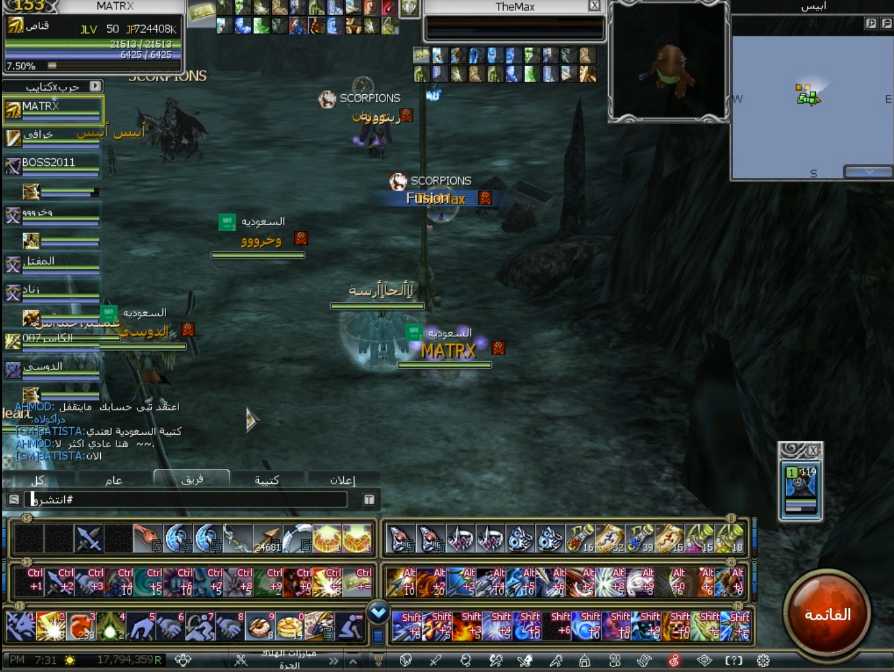Viewport: 894px width, 672px height.
Task: Select the MATRX player portrait icon
Action: point(16,27)
